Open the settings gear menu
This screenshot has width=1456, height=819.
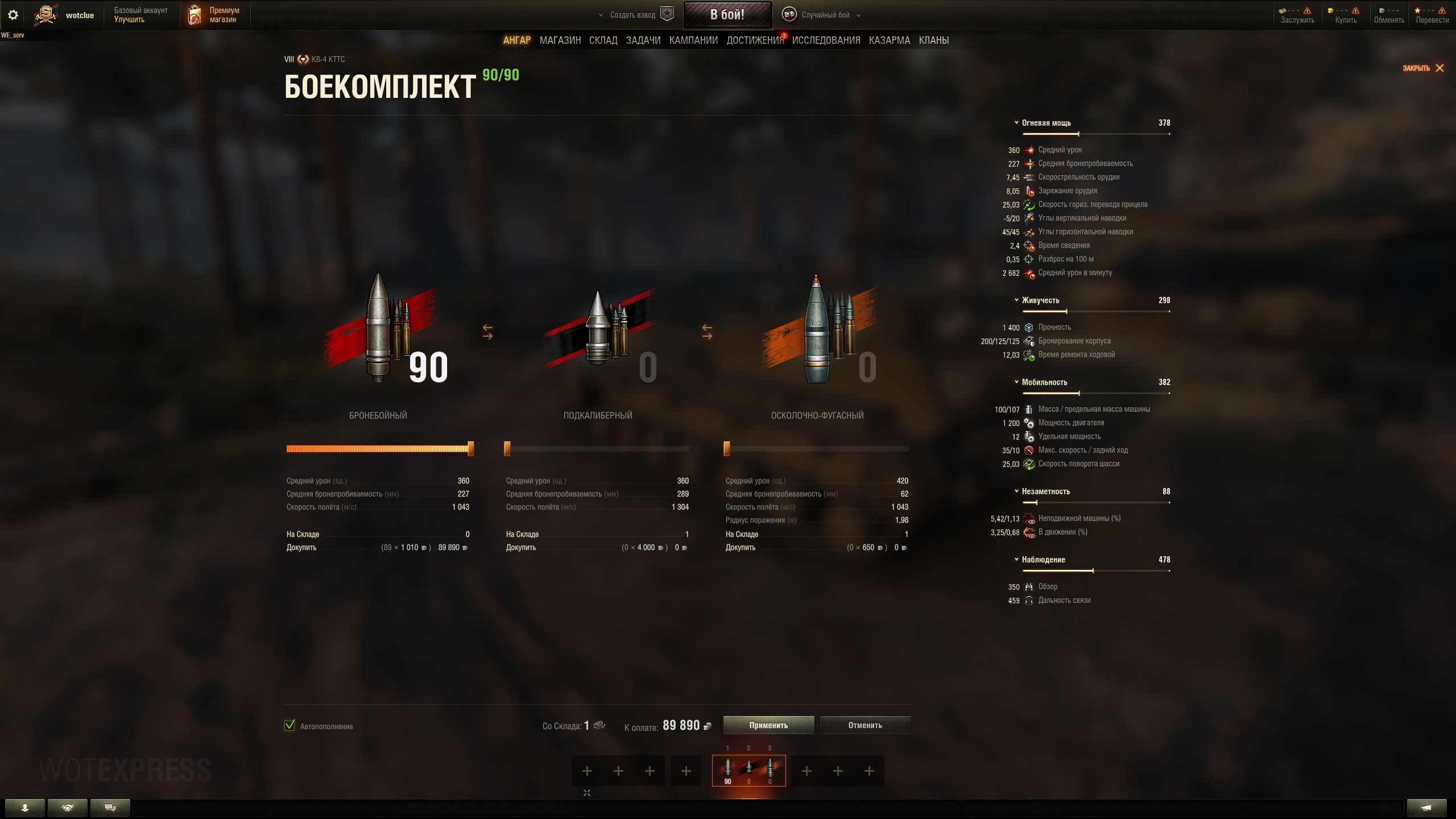13,15
